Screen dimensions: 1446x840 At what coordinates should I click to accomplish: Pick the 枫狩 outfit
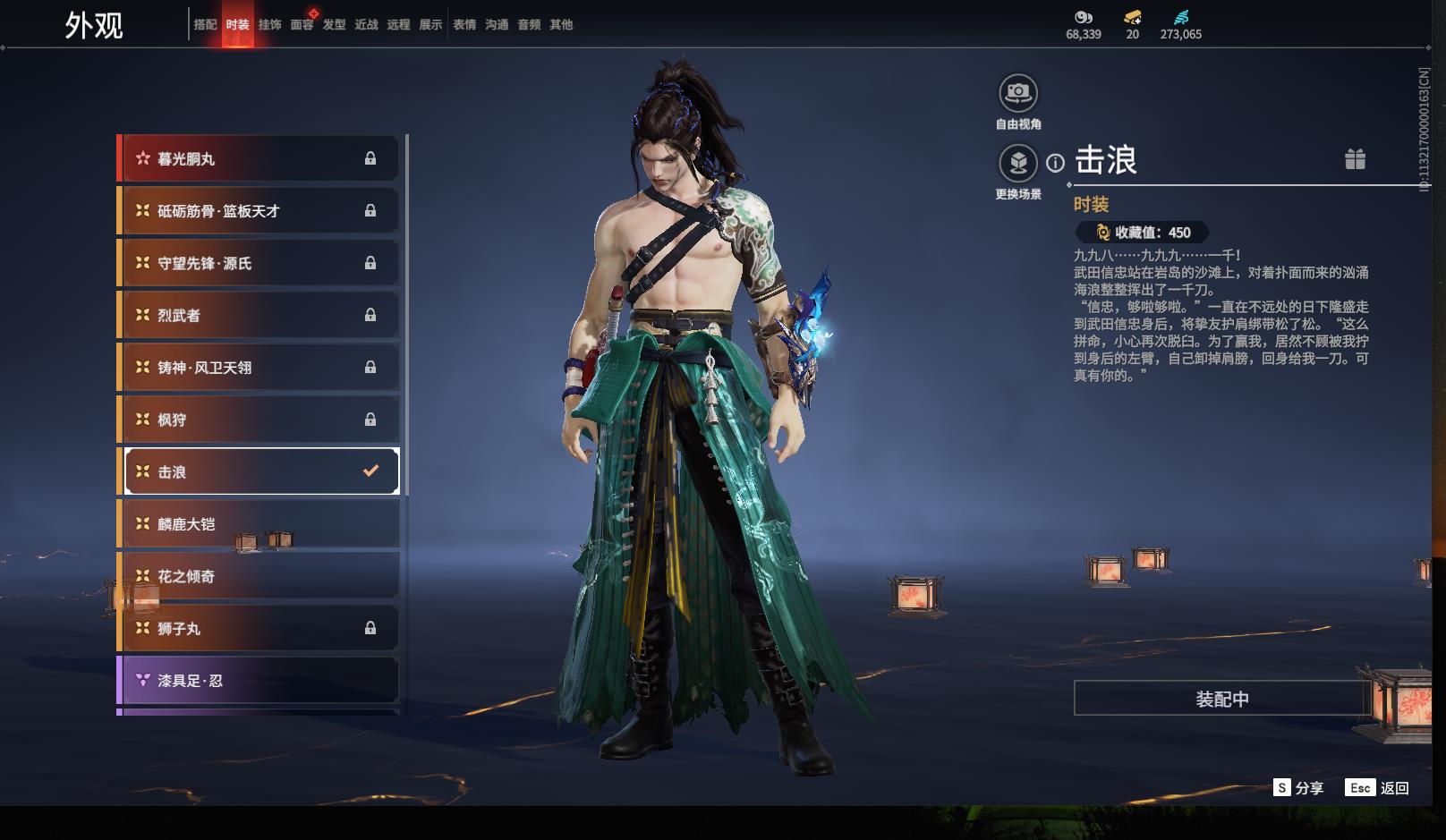tap(259, 420)
